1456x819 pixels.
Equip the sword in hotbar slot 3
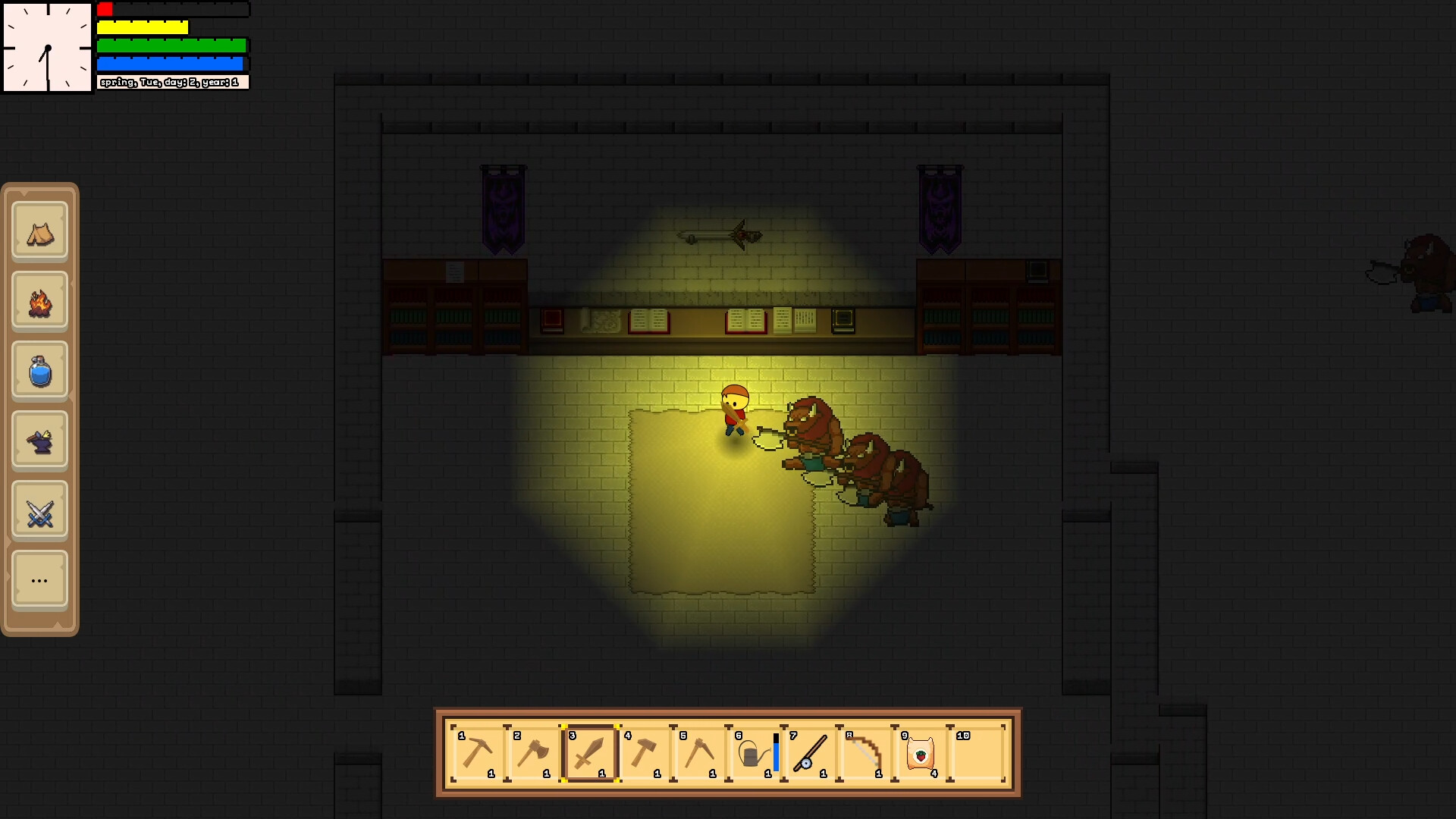(589, 754)
